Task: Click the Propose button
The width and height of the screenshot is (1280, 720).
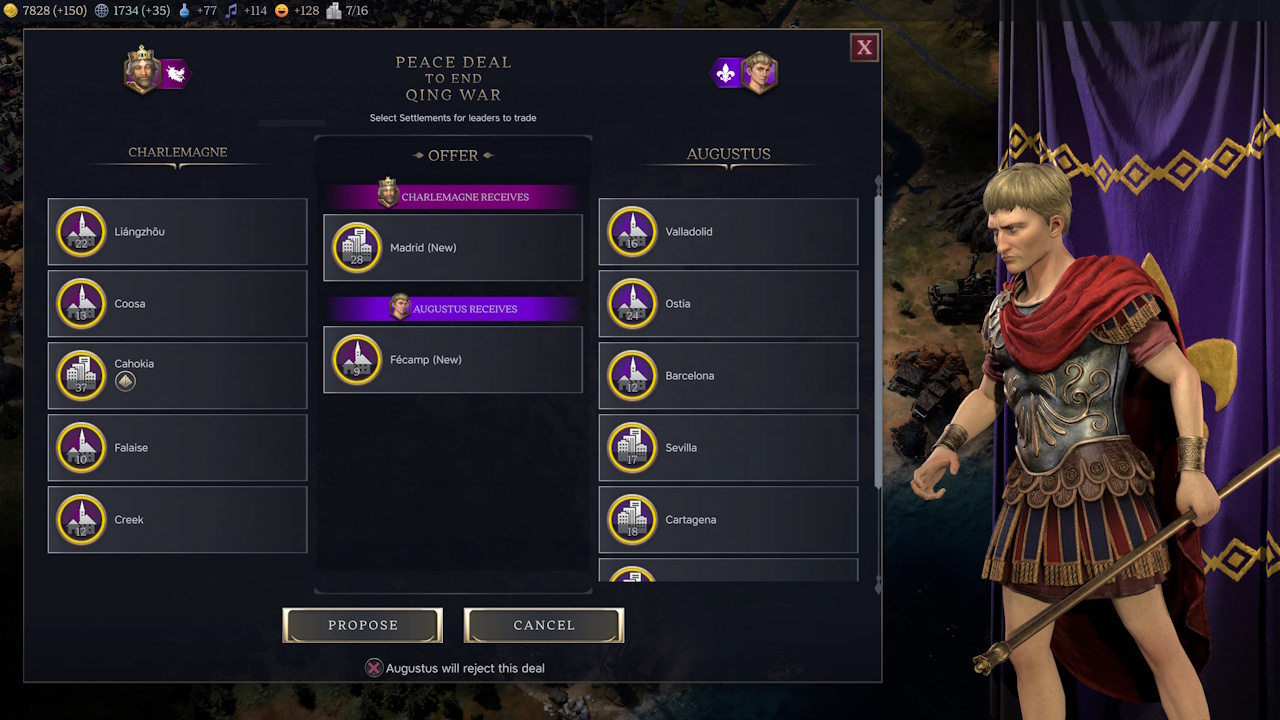Action: pos(362,624)
